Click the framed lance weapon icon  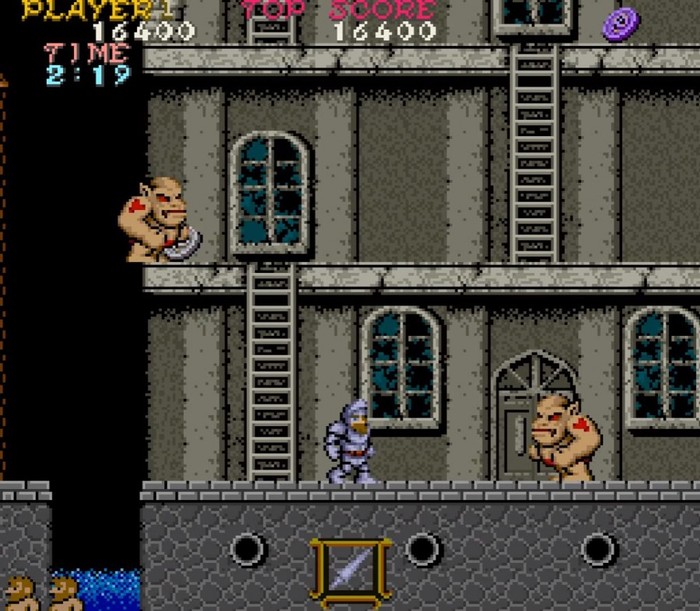349,571
